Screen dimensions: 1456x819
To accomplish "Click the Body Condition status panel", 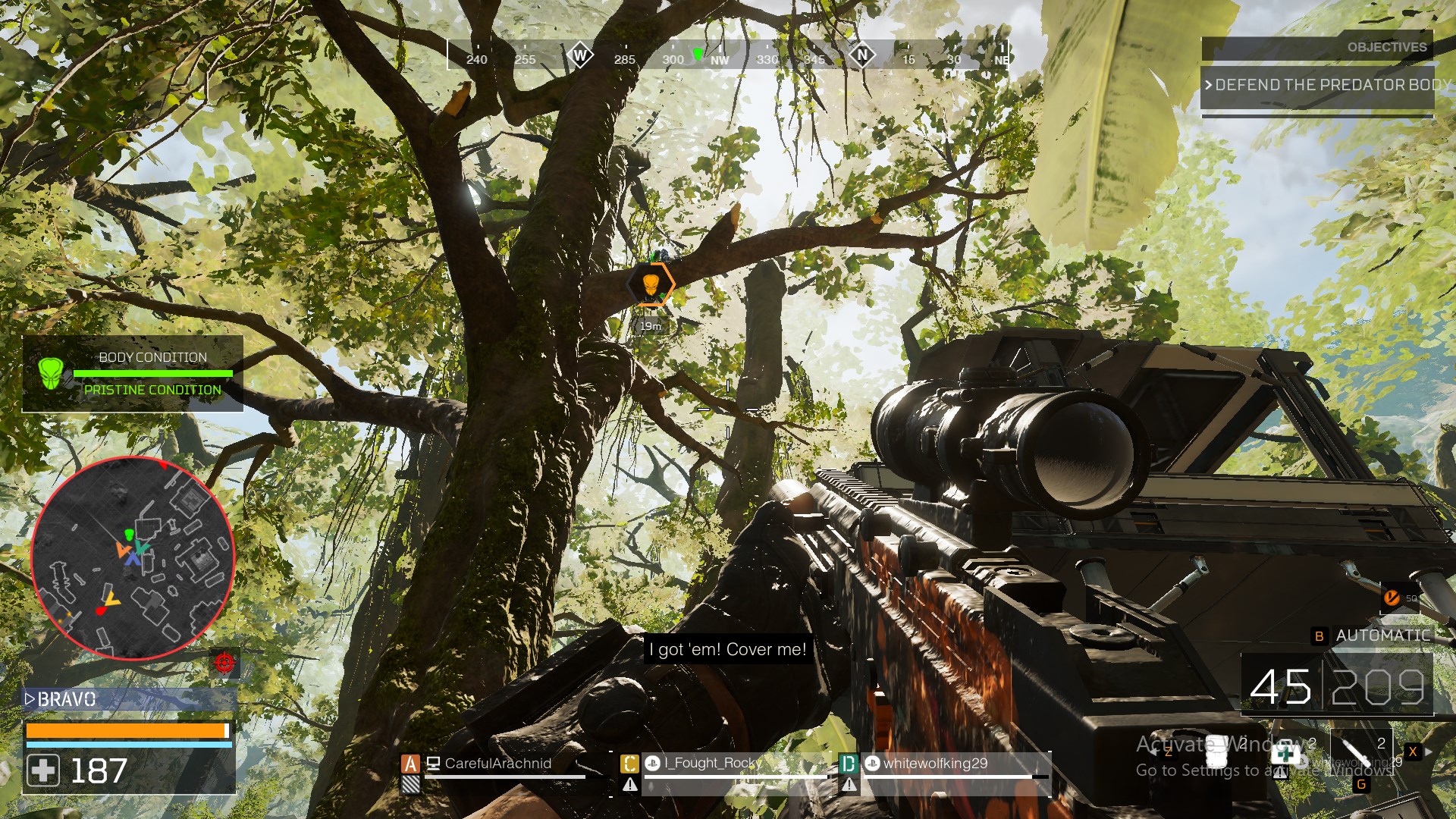I will point(133,374).
